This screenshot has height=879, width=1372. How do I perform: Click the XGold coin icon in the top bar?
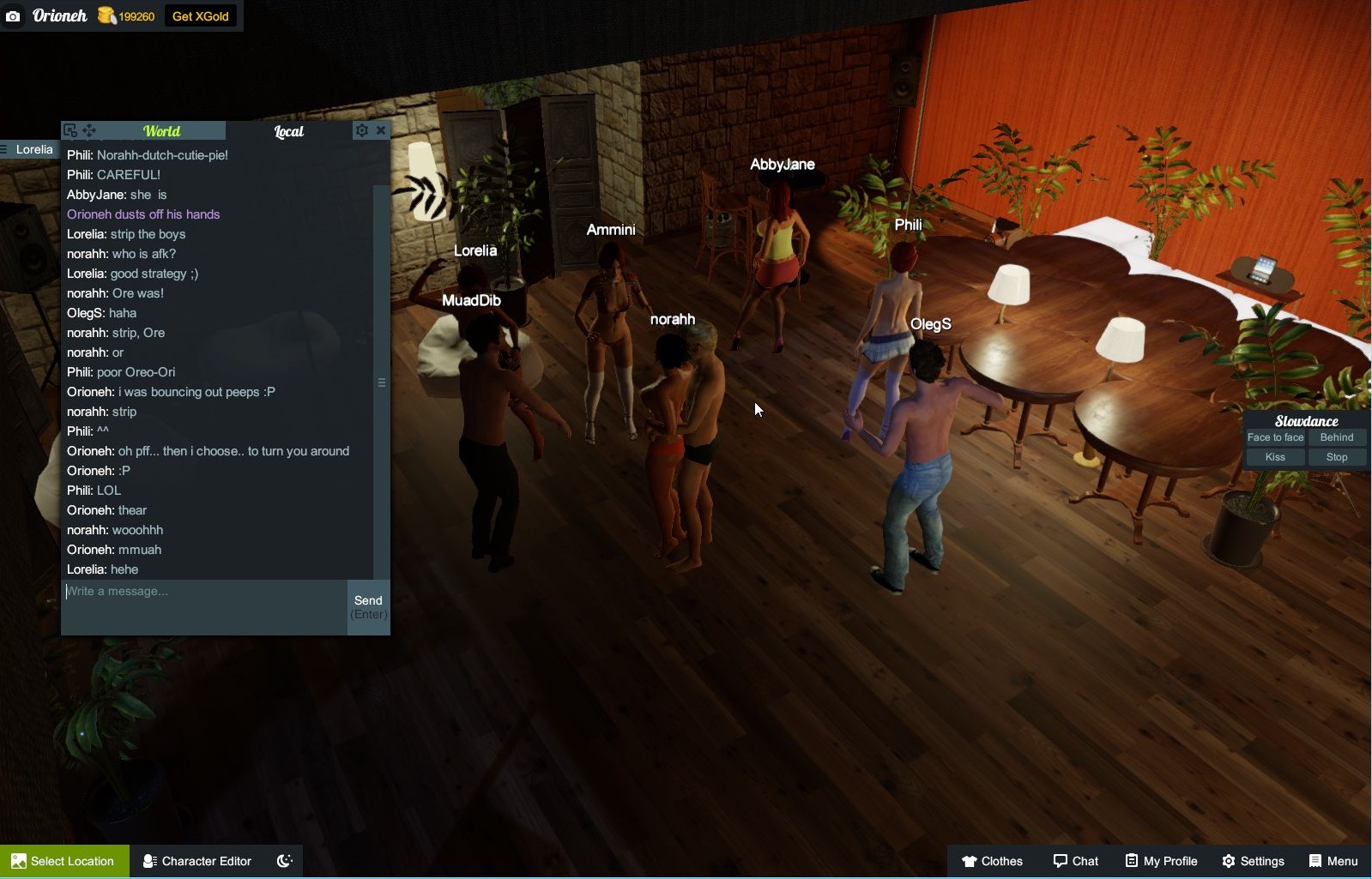pyautogui.click(x=105, y=15)
